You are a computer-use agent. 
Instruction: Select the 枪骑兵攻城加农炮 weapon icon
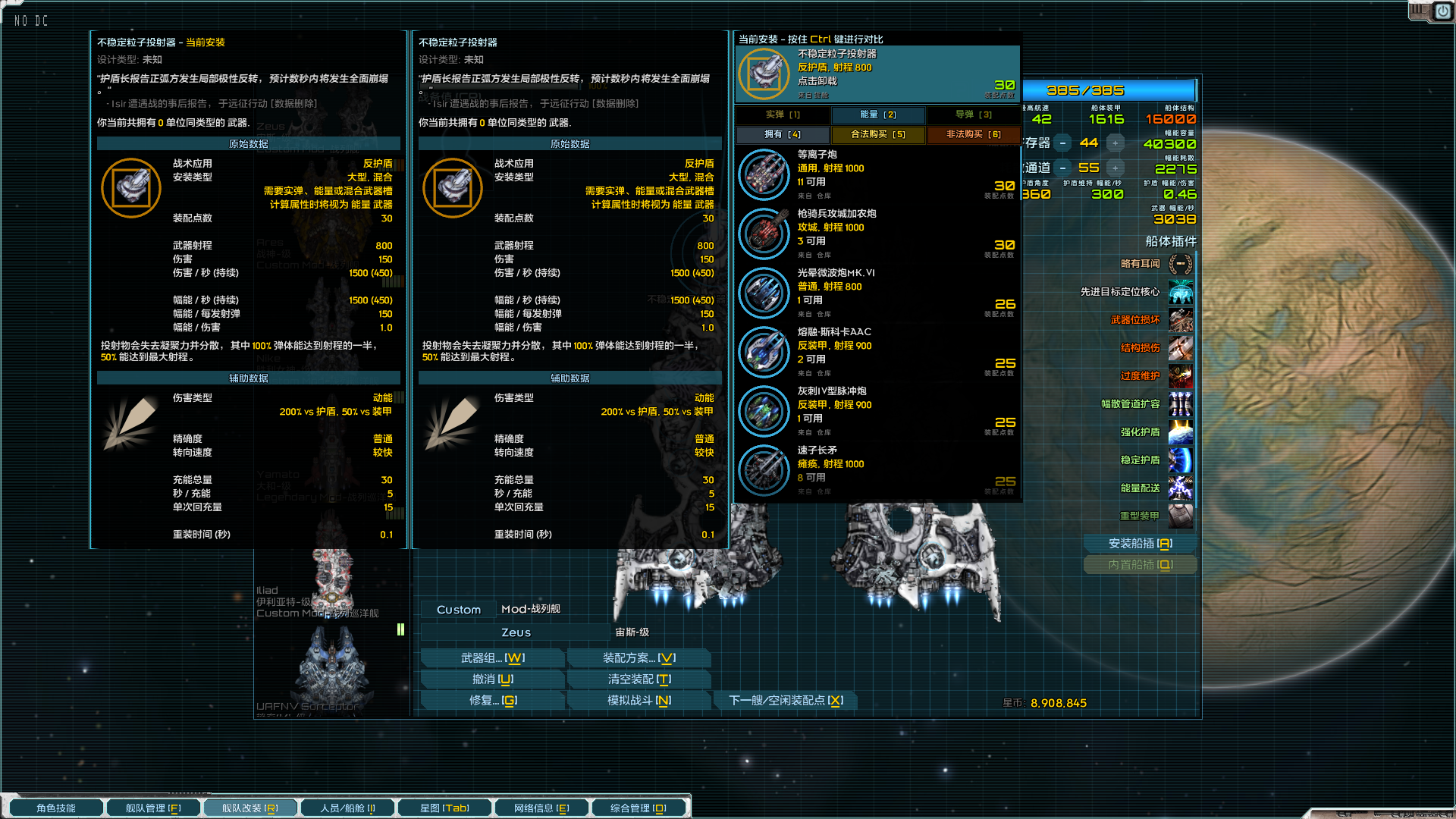[x=764, y=234]
